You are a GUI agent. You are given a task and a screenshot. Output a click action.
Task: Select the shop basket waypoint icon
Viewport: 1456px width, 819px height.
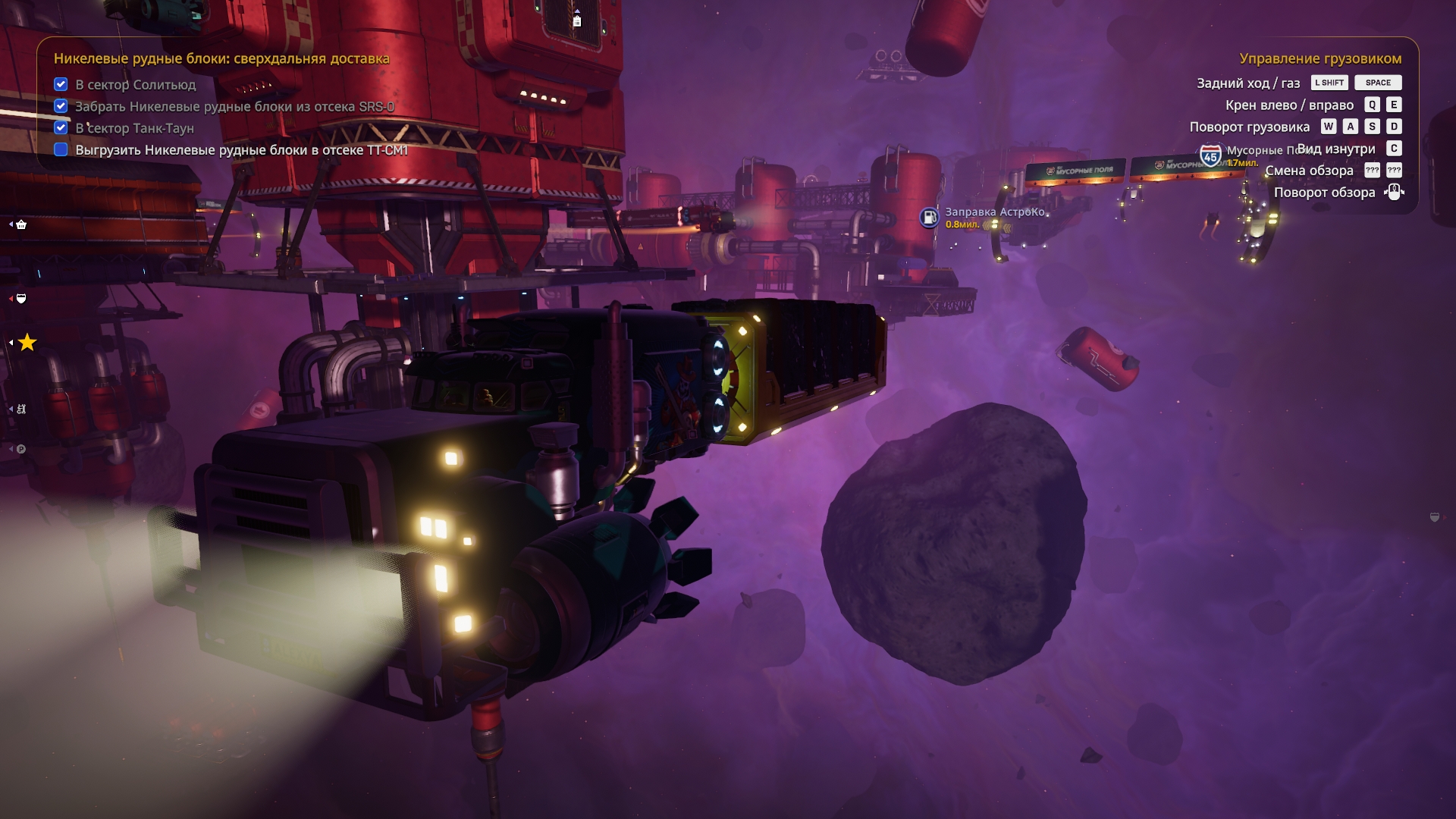[x=21, y=224]
